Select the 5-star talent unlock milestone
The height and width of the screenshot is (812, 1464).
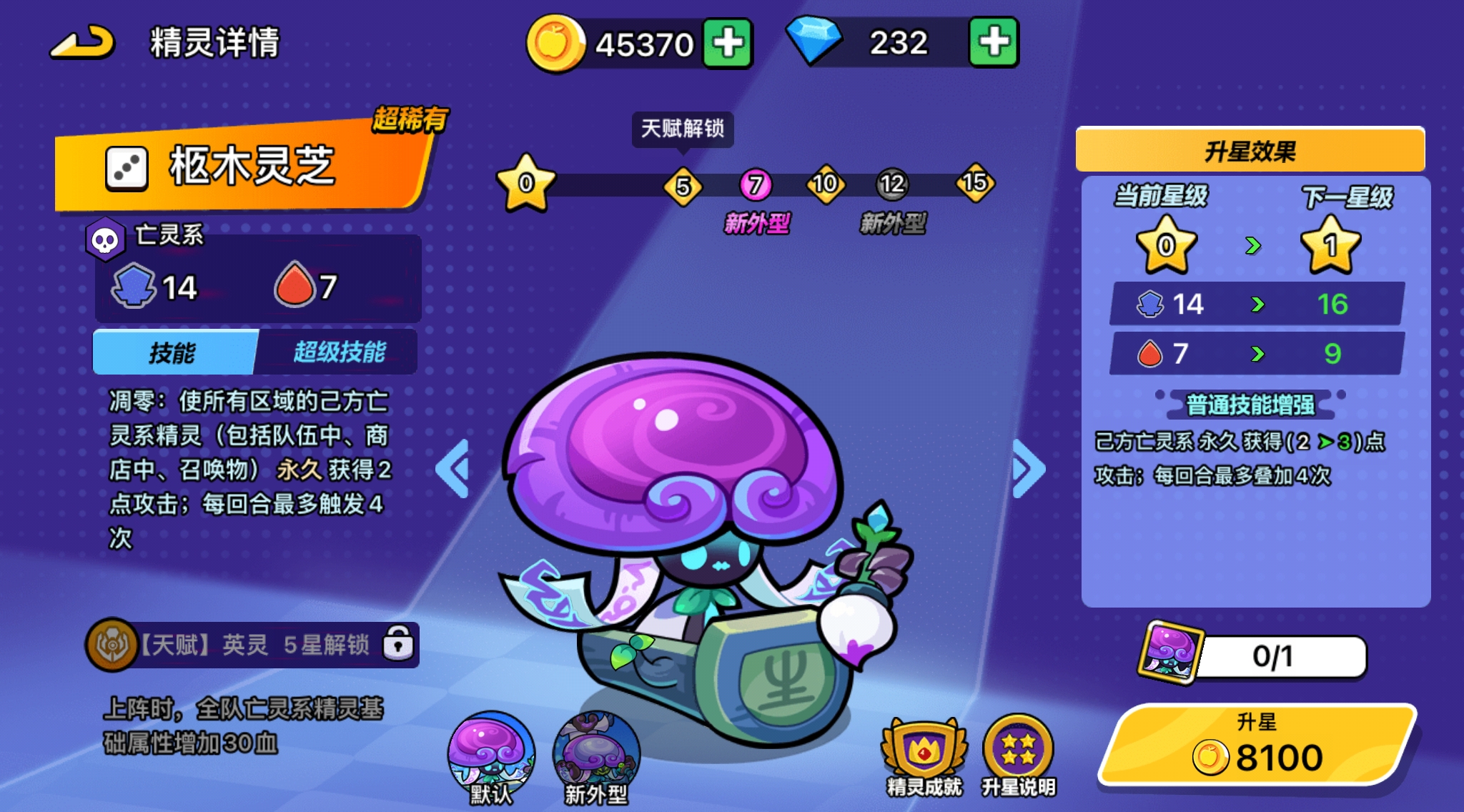[x=683, y=186]
